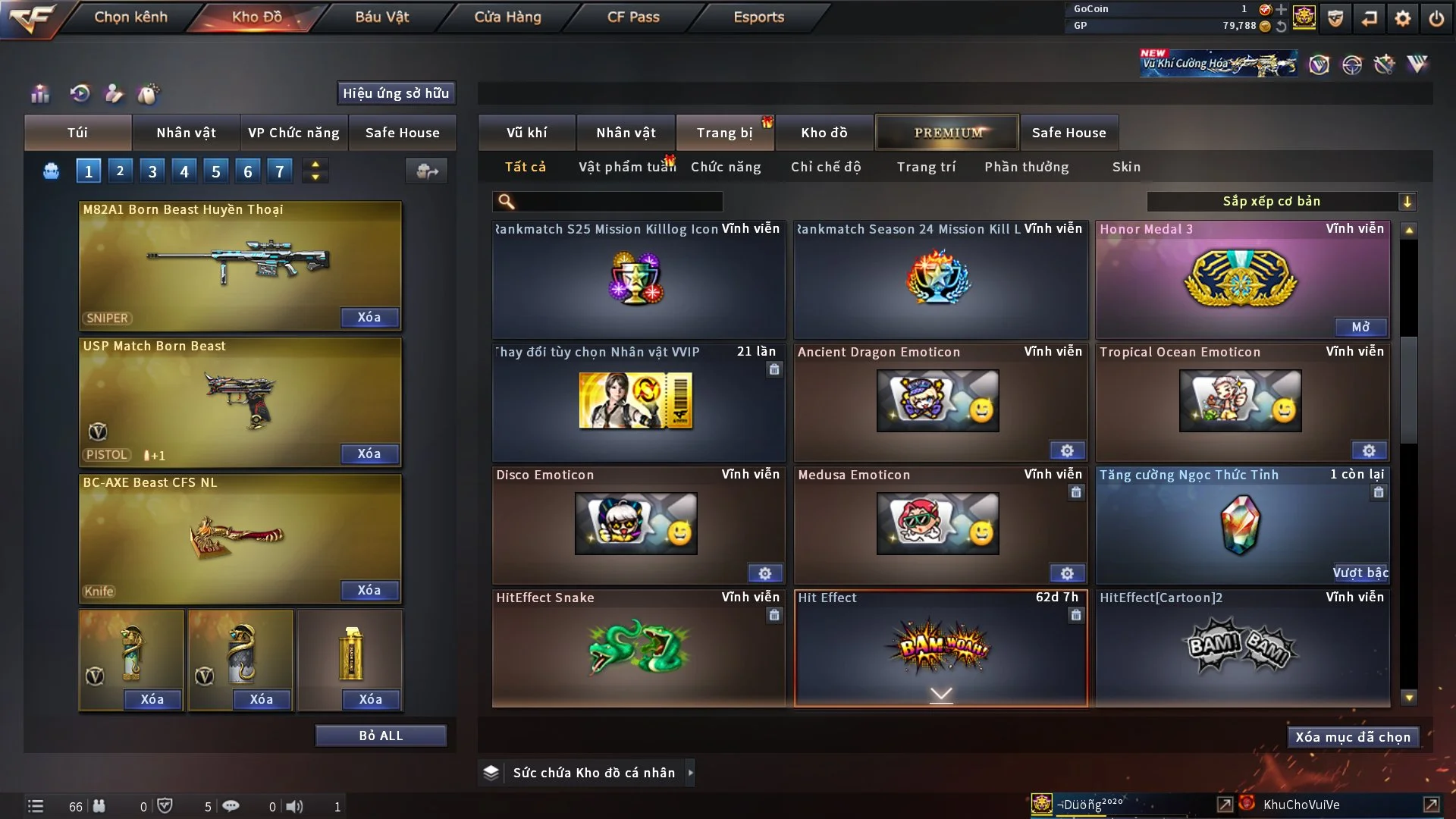Open the Cửa Hàng shop menu
Viewport: 1456px width, 819px height.
pos(507,17)
